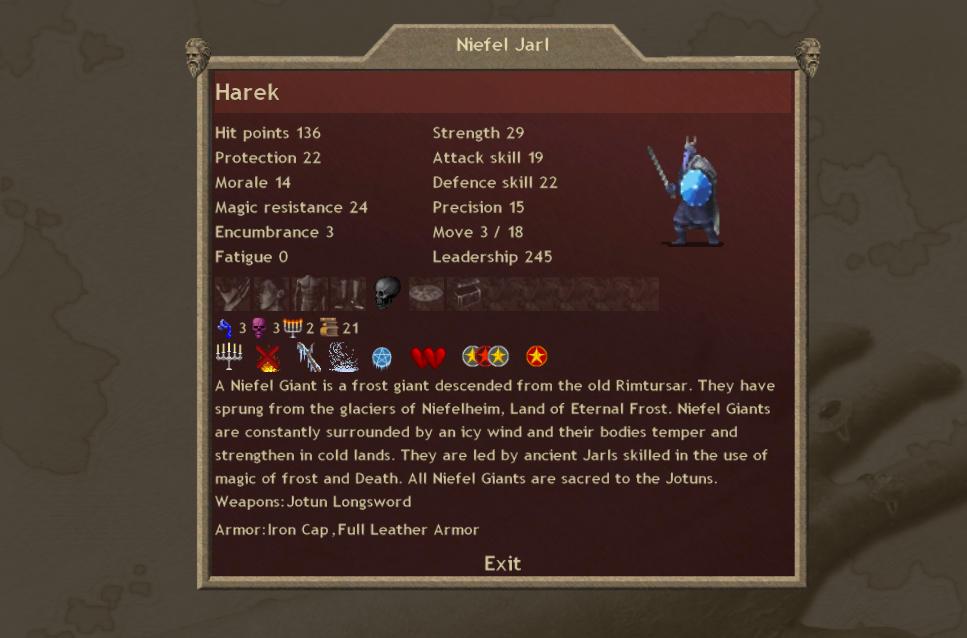The image size is (967, 638).
Task: Select the head profile equipment slot
Action: 271,294
